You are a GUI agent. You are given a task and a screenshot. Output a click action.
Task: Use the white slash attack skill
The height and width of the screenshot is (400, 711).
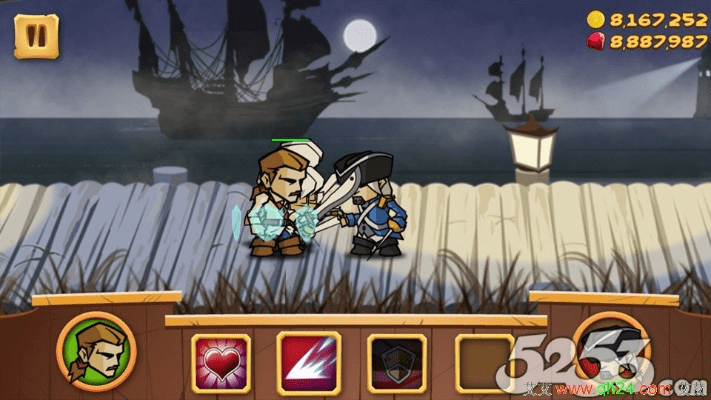(308, 362)
